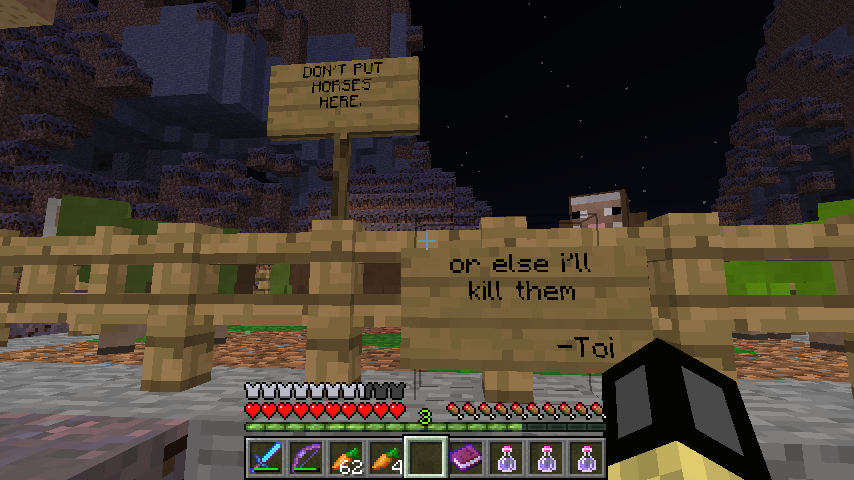Screen dimensions: 854x480
Task: Equip the enchanted bow from the hotbar
Action: pyautogui.click(x=304, y=459)
